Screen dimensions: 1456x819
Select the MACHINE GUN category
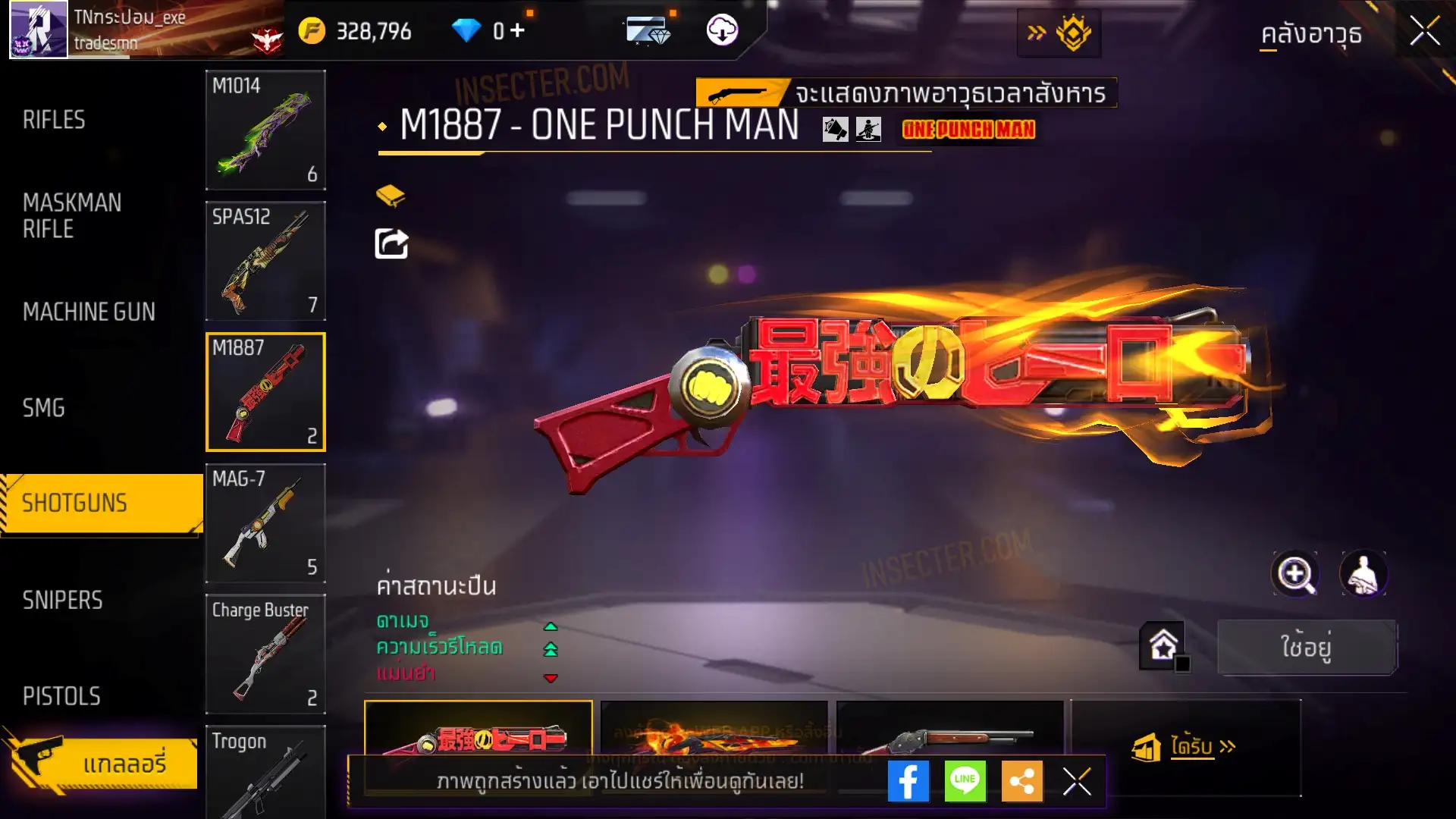[x=89, y=312]
